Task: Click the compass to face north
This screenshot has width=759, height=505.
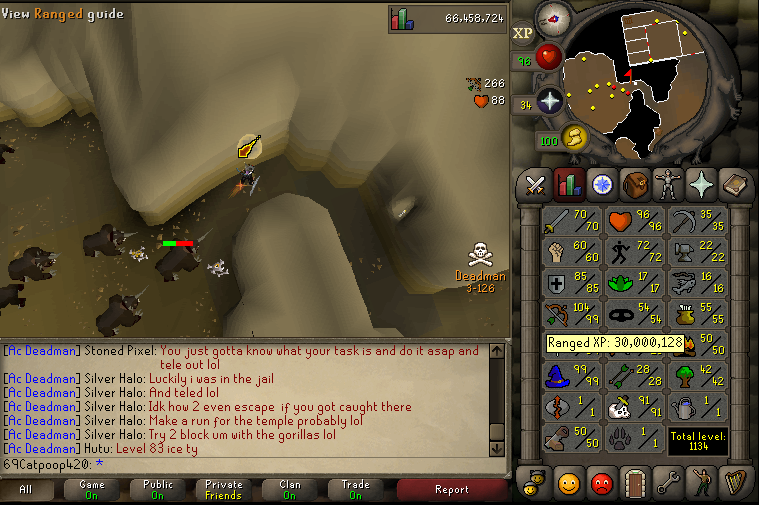Action: 553,17
